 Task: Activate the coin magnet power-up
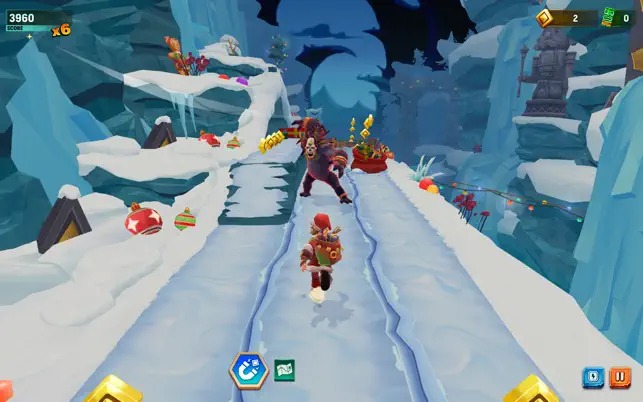[x=247, y=370]
